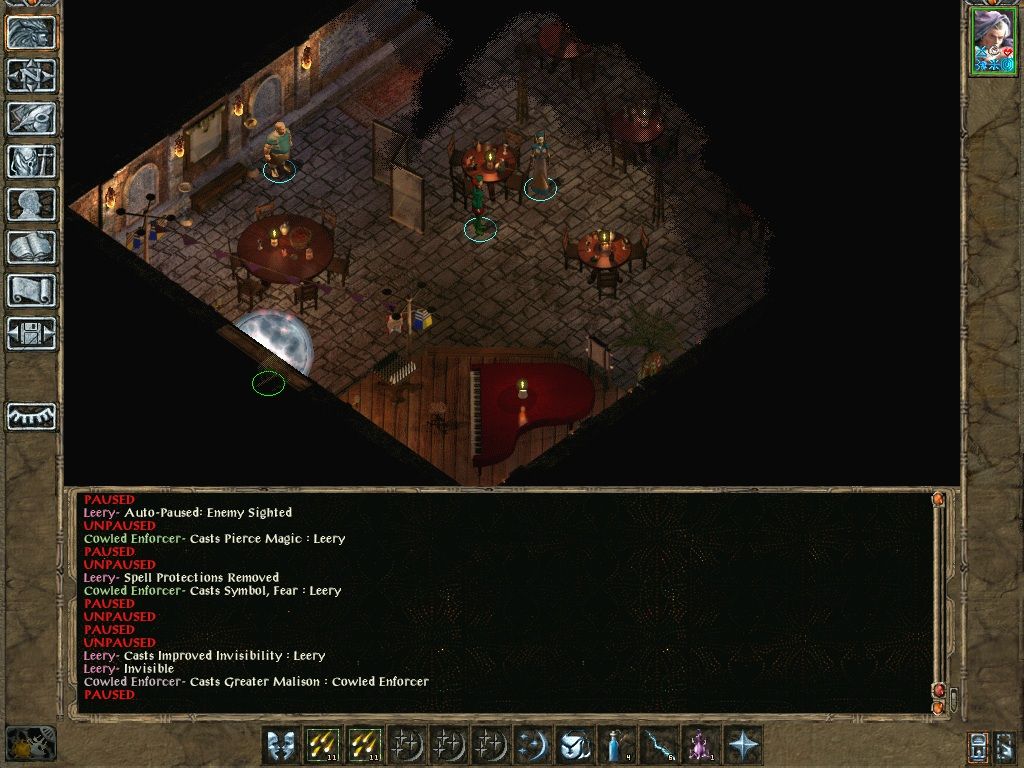Click the talk button with twin masks

(281, 745)
